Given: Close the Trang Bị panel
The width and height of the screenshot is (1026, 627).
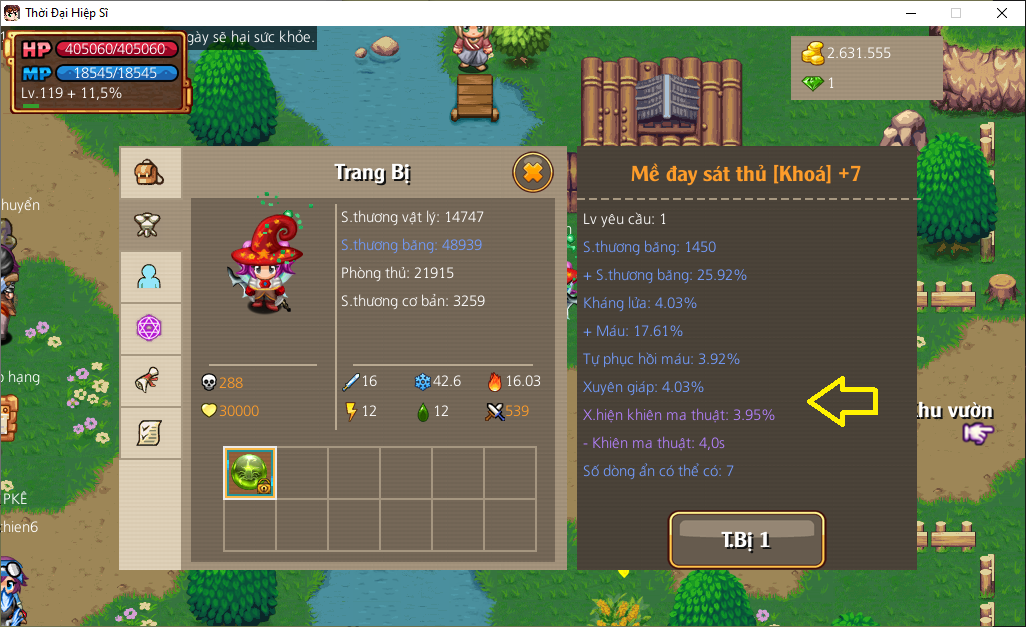Looking at the screenshot, I should click(533, 173).
